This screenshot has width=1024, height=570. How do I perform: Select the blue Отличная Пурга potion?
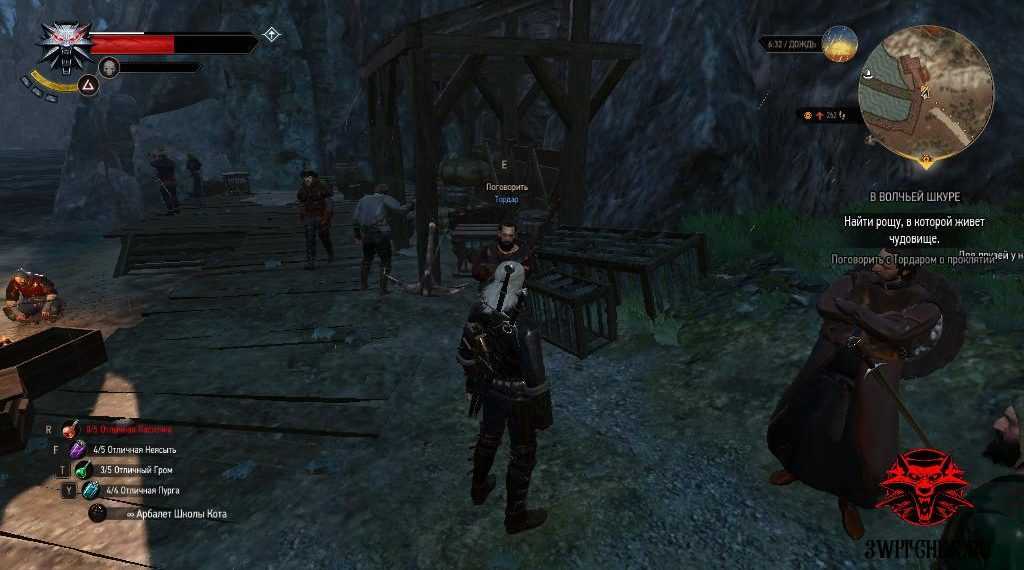(91, 490)
